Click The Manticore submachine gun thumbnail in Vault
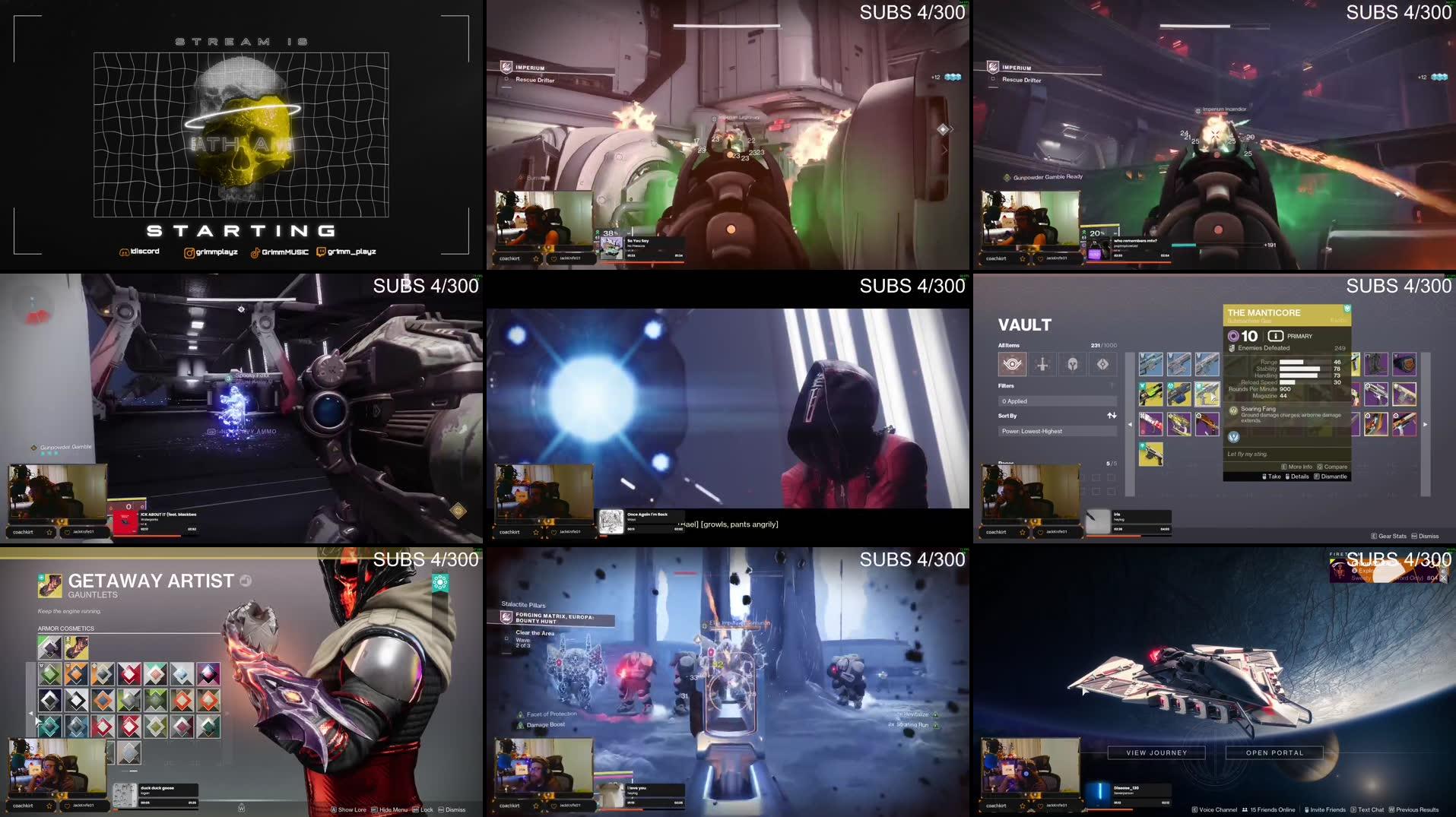This screenshot has width=1456, height=817. pos(1207,394)
